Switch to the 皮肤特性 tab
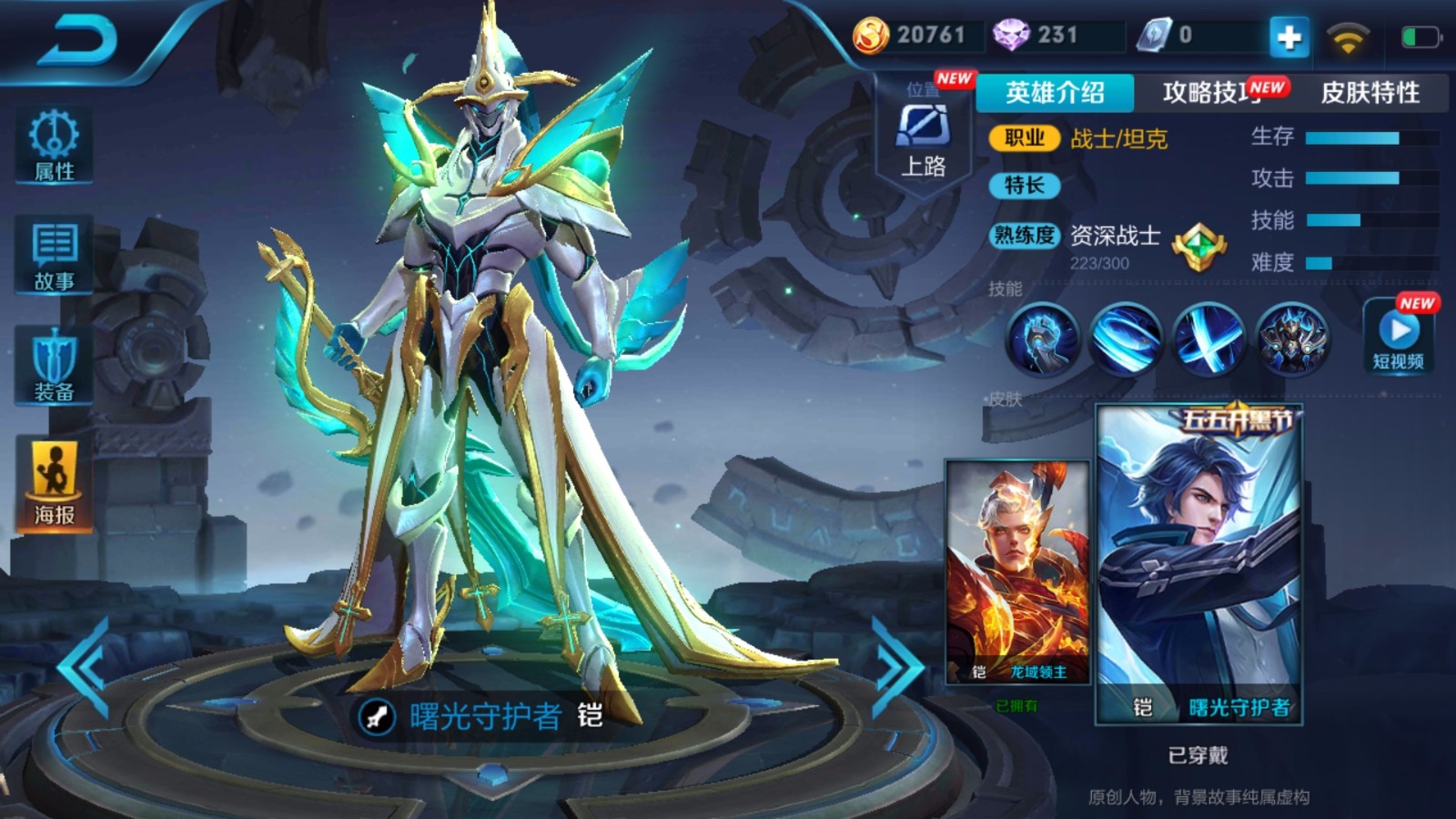The height and width of the screenshot is (819, 1456). pyautogui.click(x=1370, y=93)
